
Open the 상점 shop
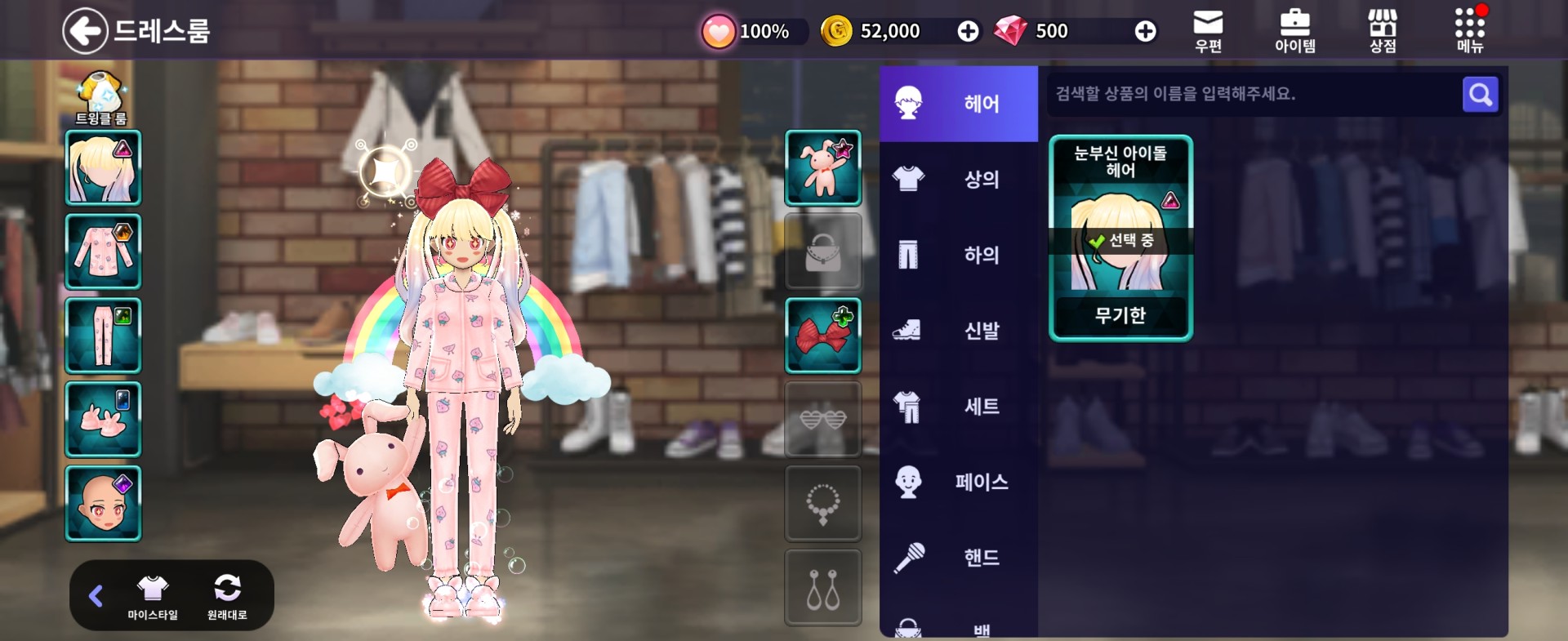(1382, 31)
